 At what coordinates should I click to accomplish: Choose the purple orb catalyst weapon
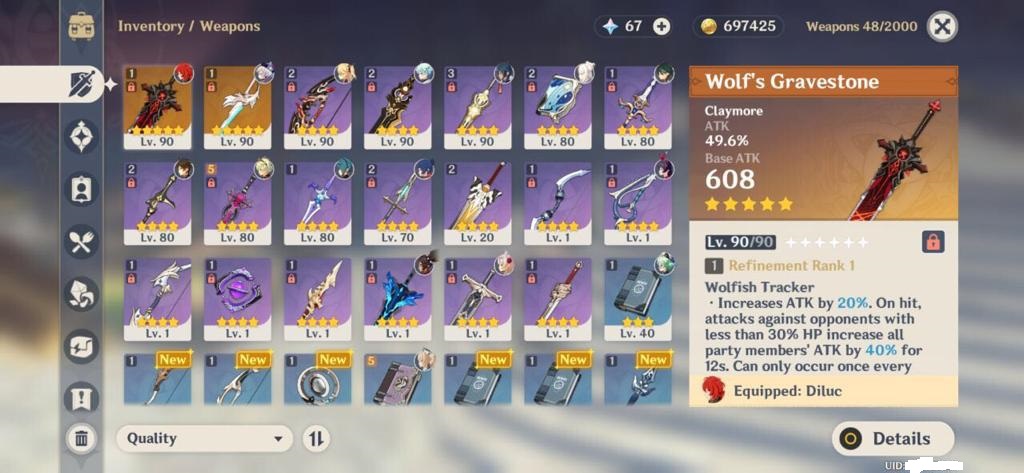click(x=238, y=298)
